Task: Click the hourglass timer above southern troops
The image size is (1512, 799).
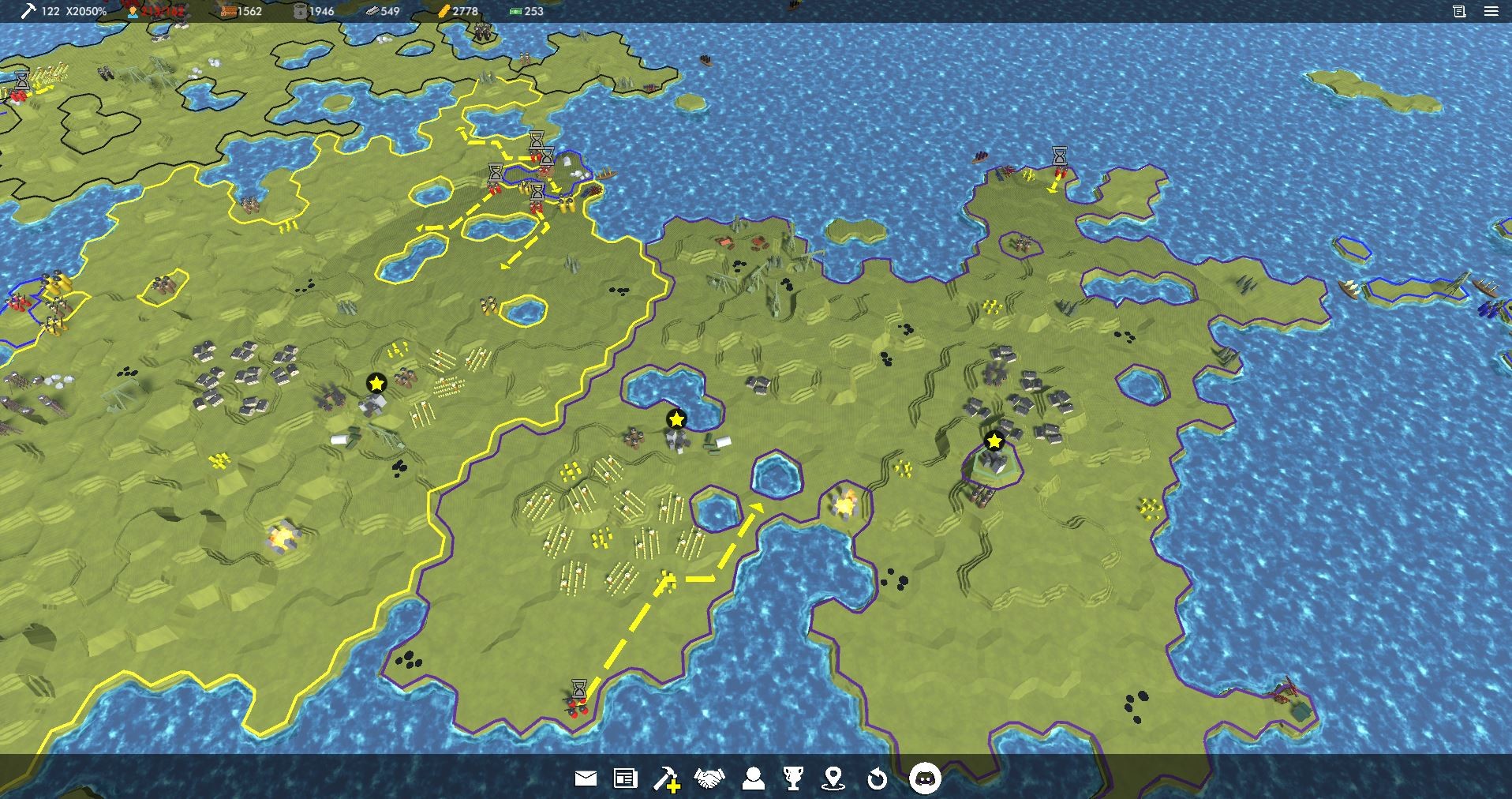Action: (578, 685)
